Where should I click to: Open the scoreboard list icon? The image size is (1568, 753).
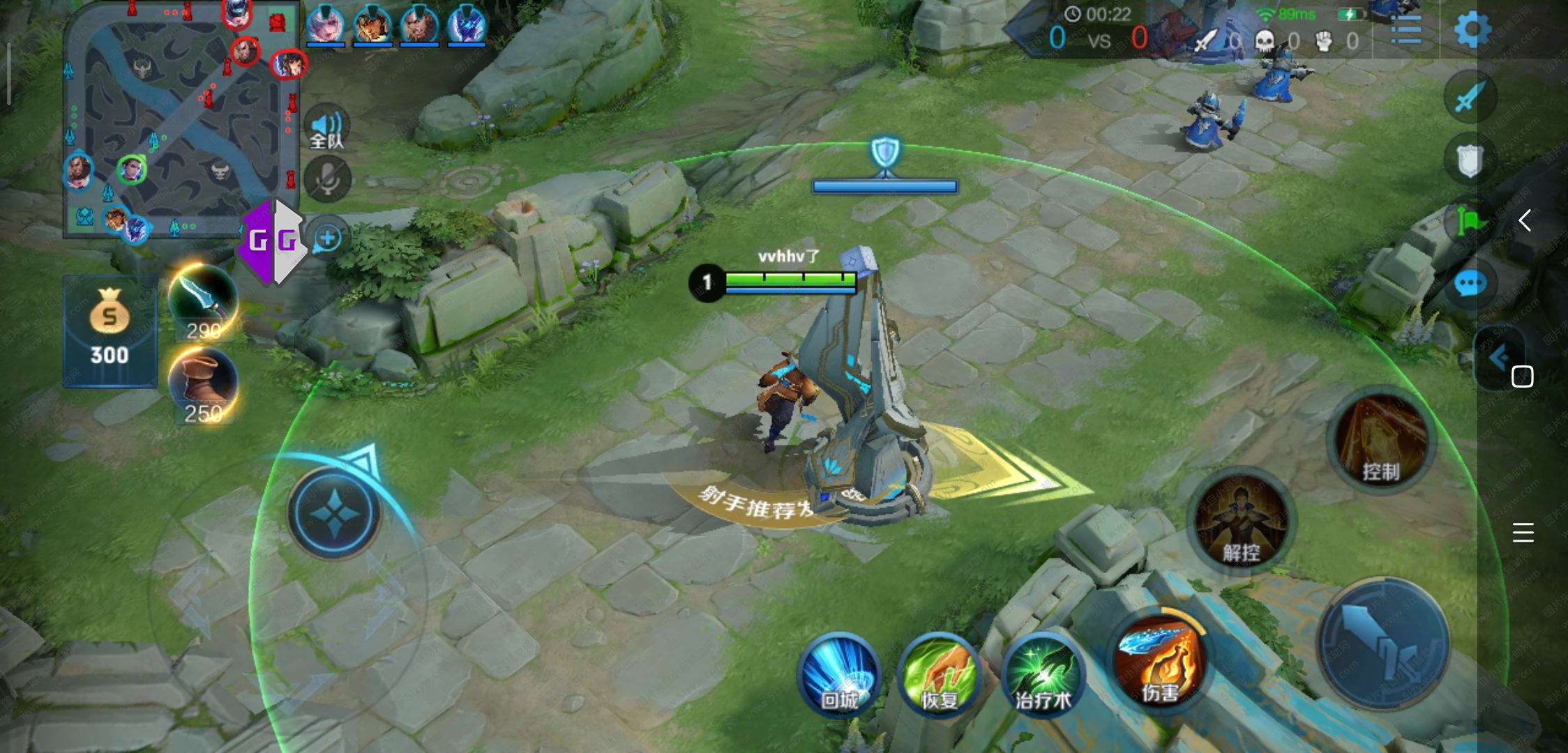tap(1405, 31)
